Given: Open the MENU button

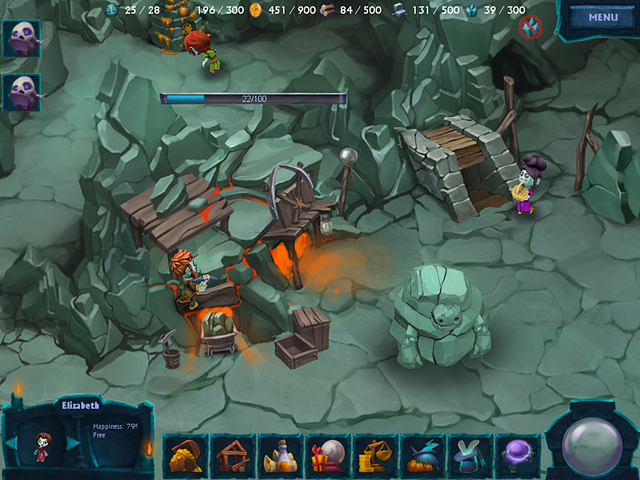Looking at the screenshot, I should pyautogui.click(x=602, y=17).
